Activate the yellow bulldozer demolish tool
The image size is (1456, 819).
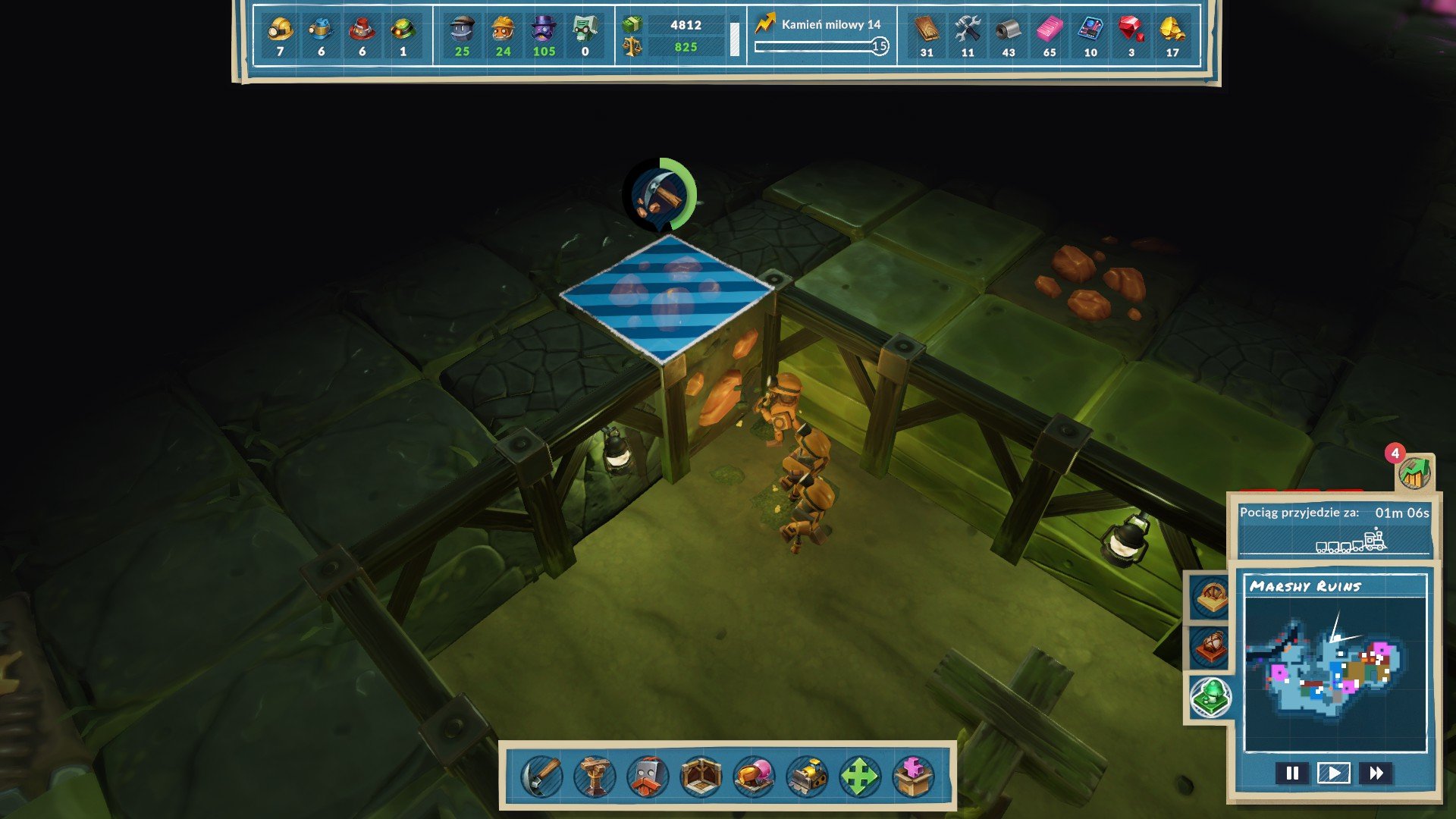pos(807,777)
